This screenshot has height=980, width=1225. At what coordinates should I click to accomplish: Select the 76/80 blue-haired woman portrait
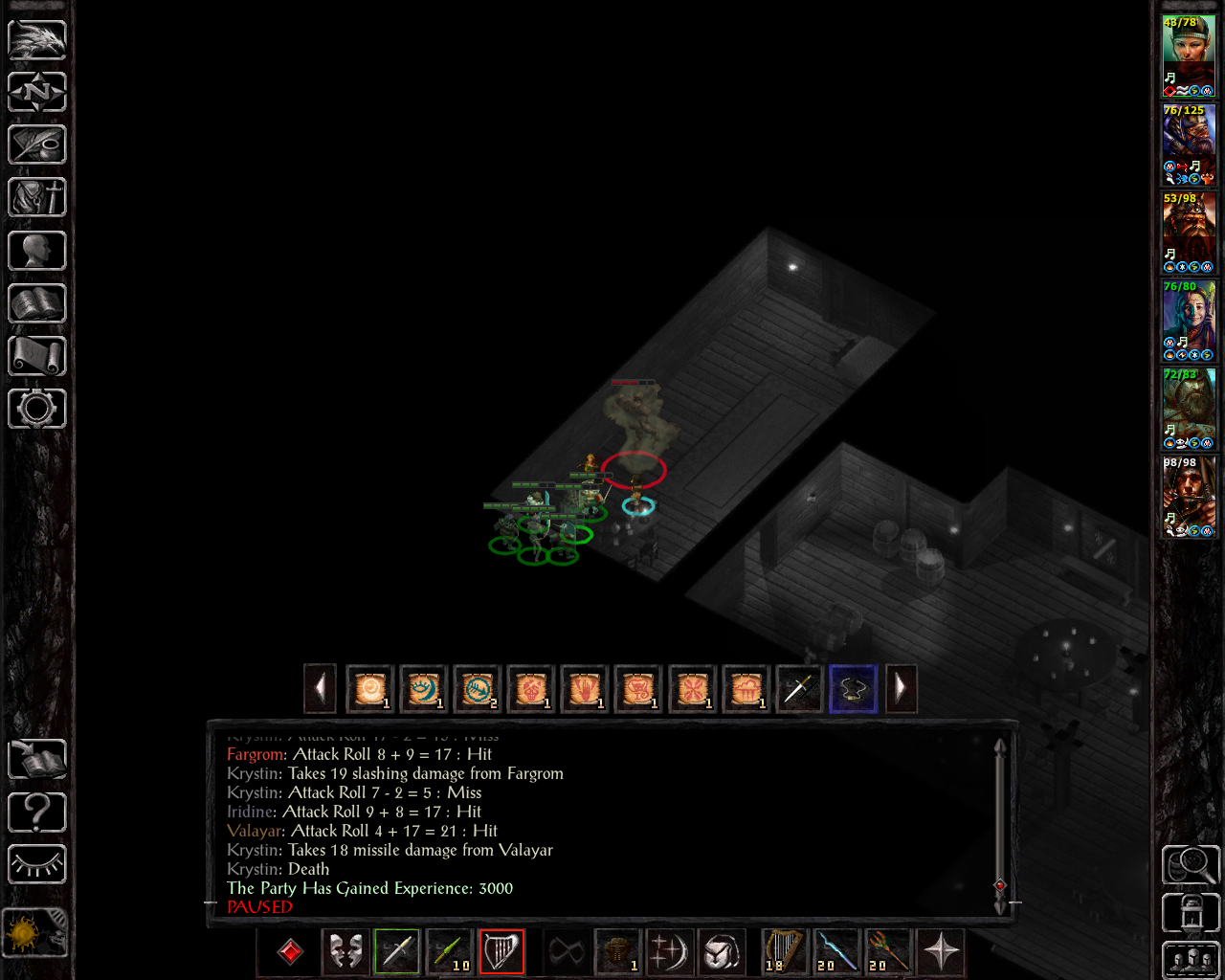(x=1189, y=320)
